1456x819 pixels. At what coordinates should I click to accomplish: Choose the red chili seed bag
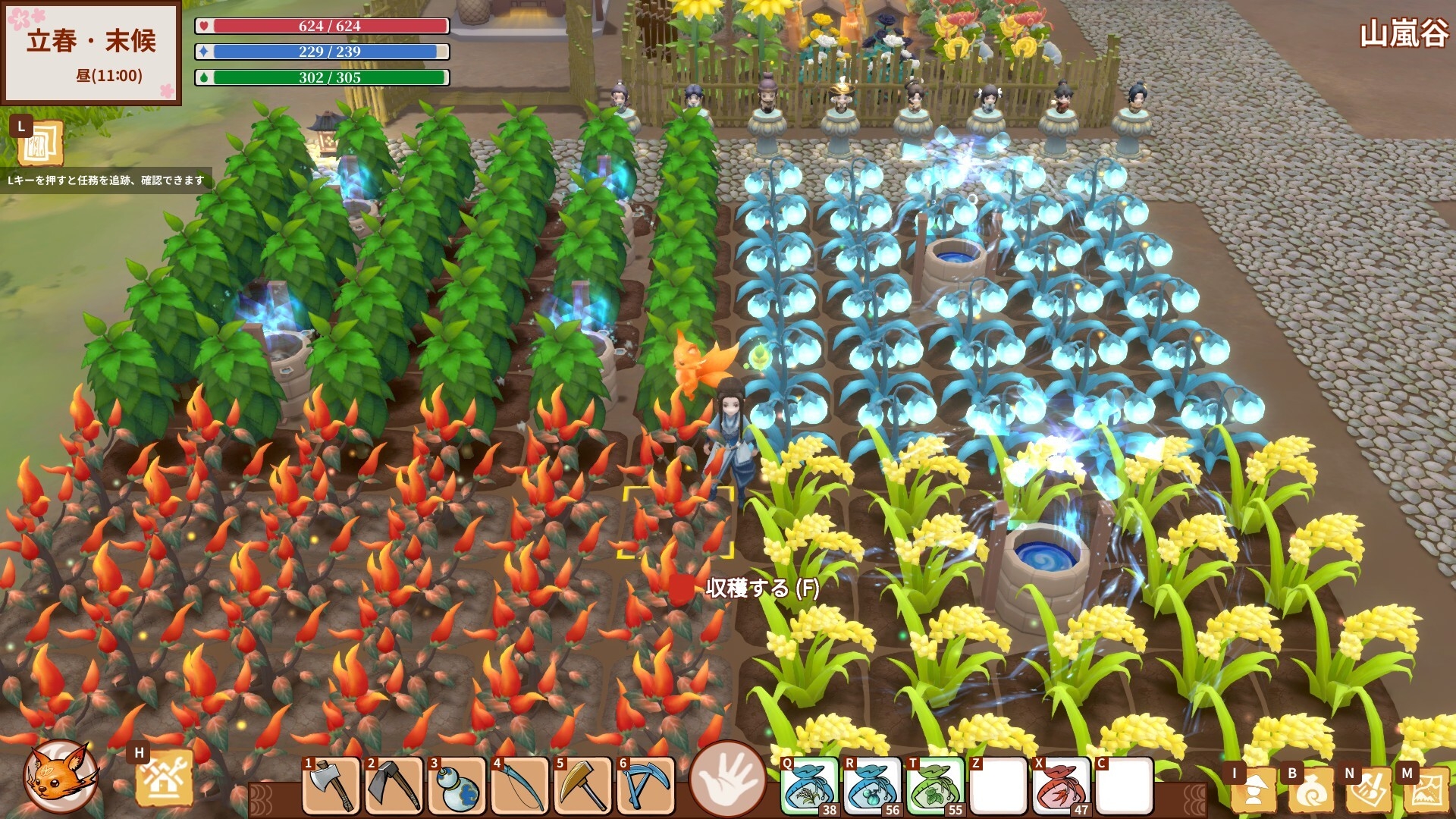click(x=1061, y=786)
